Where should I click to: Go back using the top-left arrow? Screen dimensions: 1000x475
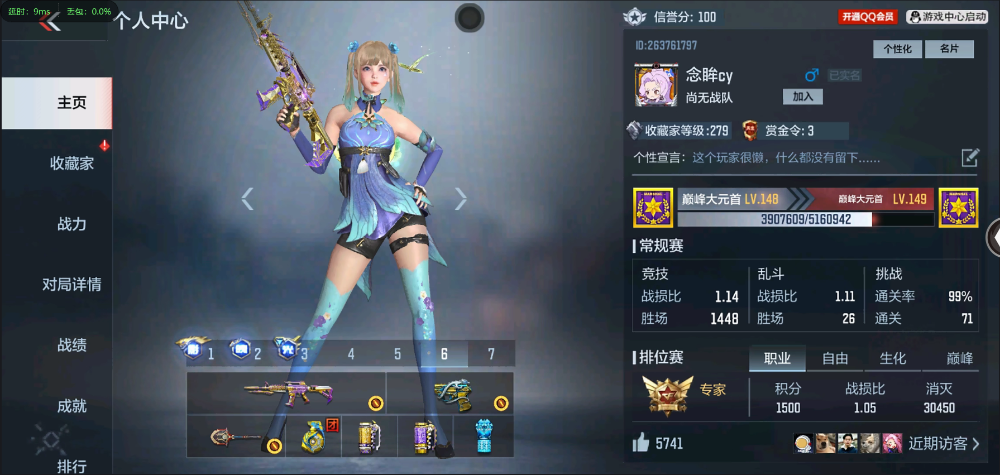48,22
